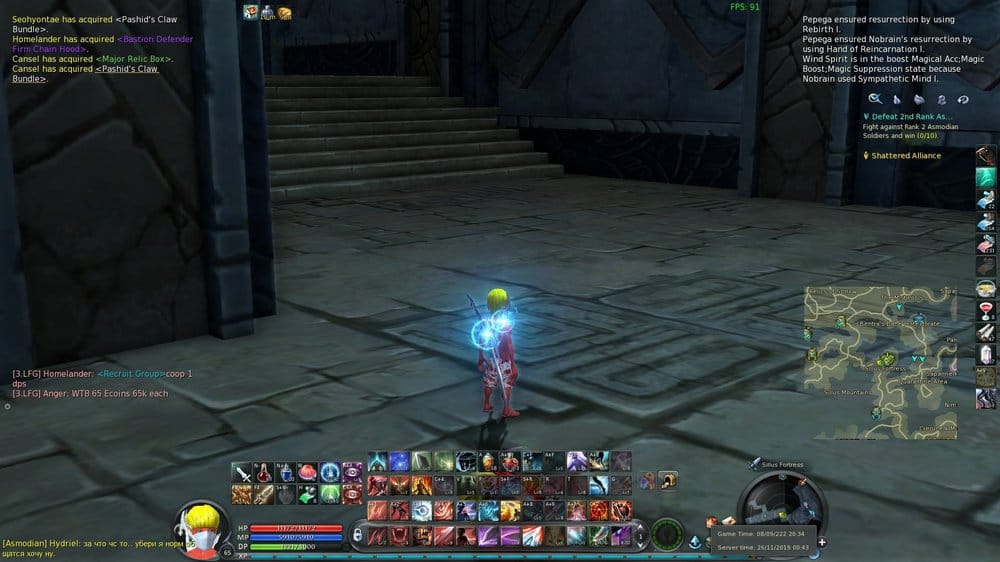This screenshot has width=1000, height=562.
Task: Activate the teal glowing side bar skill
Action: tap(986, 177)
